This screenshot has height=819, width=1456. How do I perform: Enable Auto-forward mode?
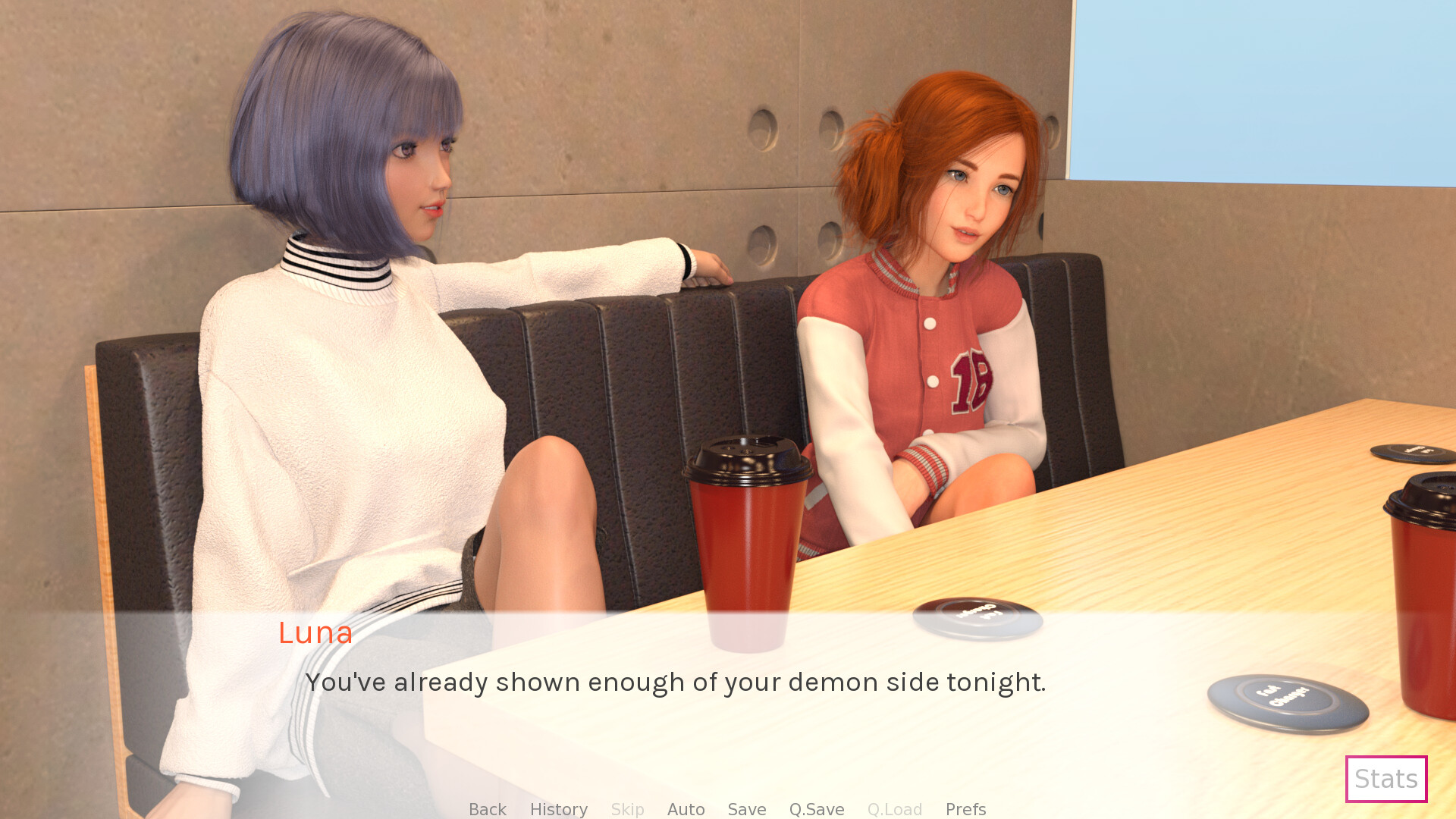pos(686,808)
